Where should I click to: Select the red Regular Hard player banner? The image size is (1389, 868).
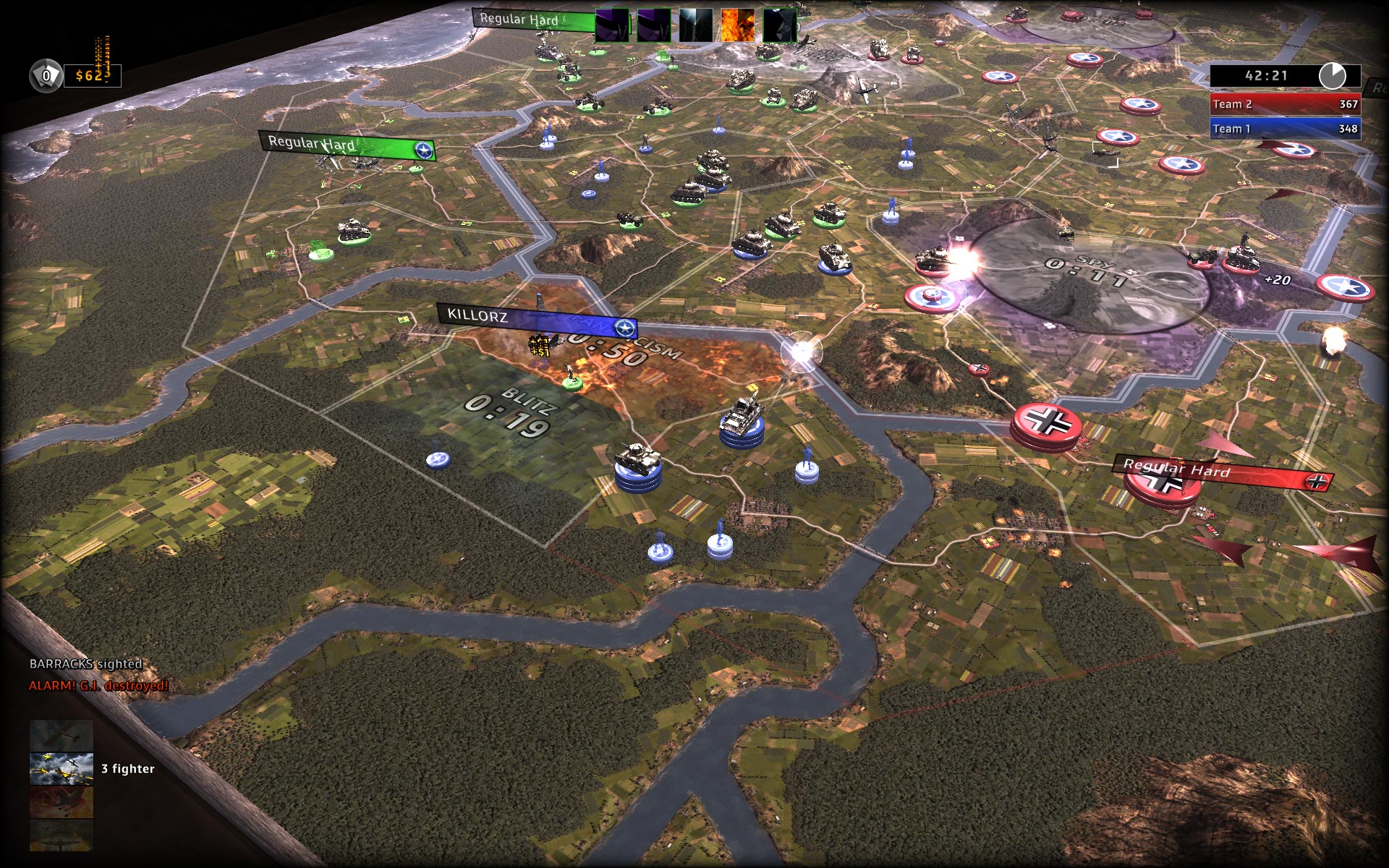point(1223,473)
